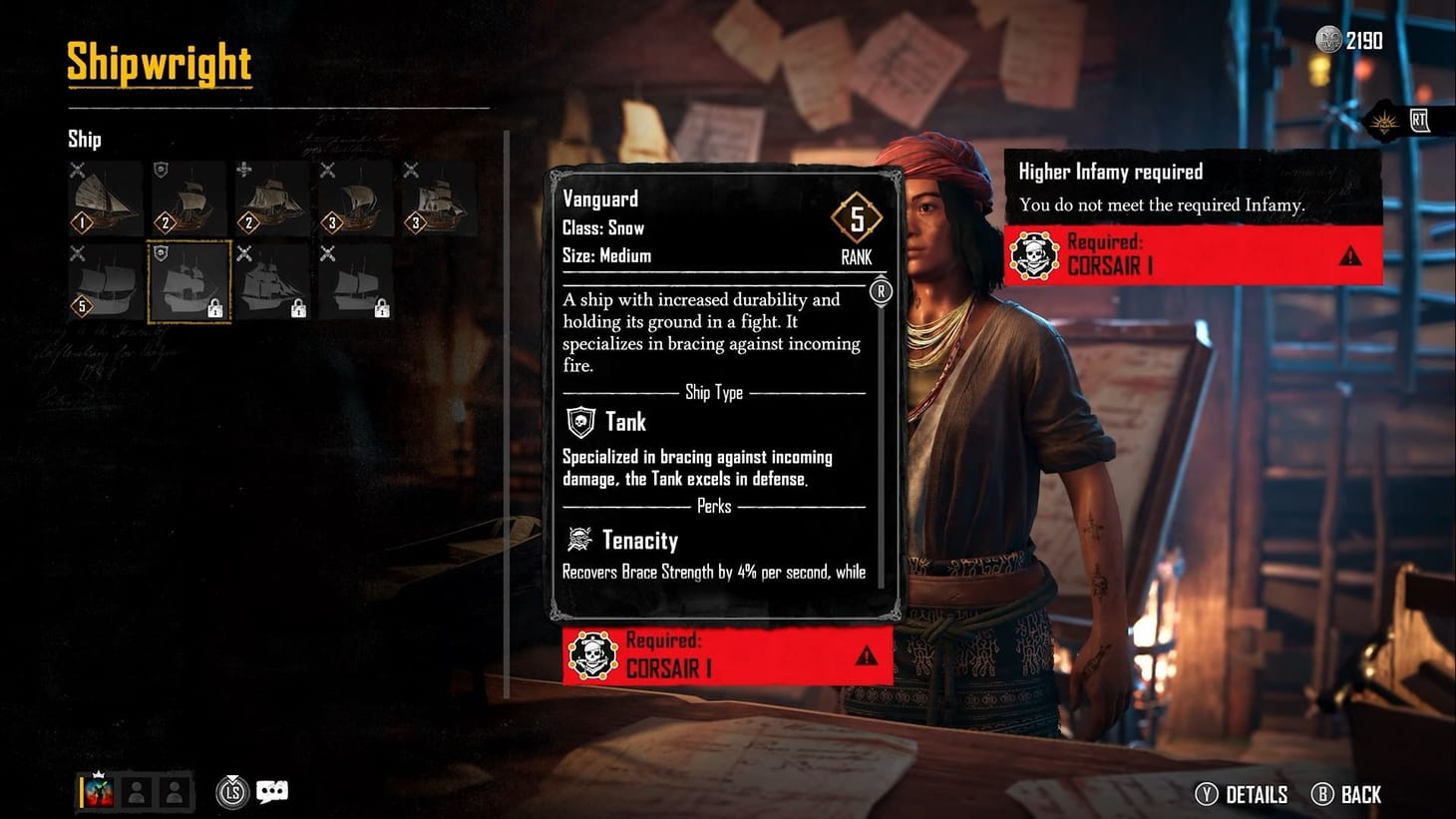
Task: Click the warning triangle in the red requirement banner
Action: pyautogui.click(x=1353, y=256)
